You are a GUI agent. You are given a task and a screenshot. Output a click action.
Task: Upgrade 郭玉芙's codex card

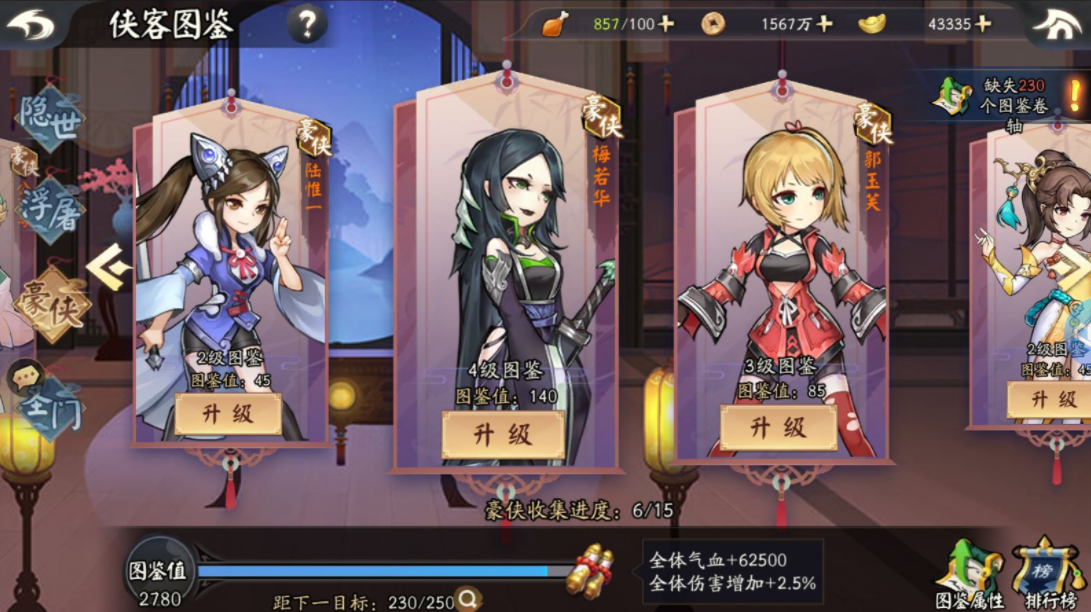click(x=778, y=428)
